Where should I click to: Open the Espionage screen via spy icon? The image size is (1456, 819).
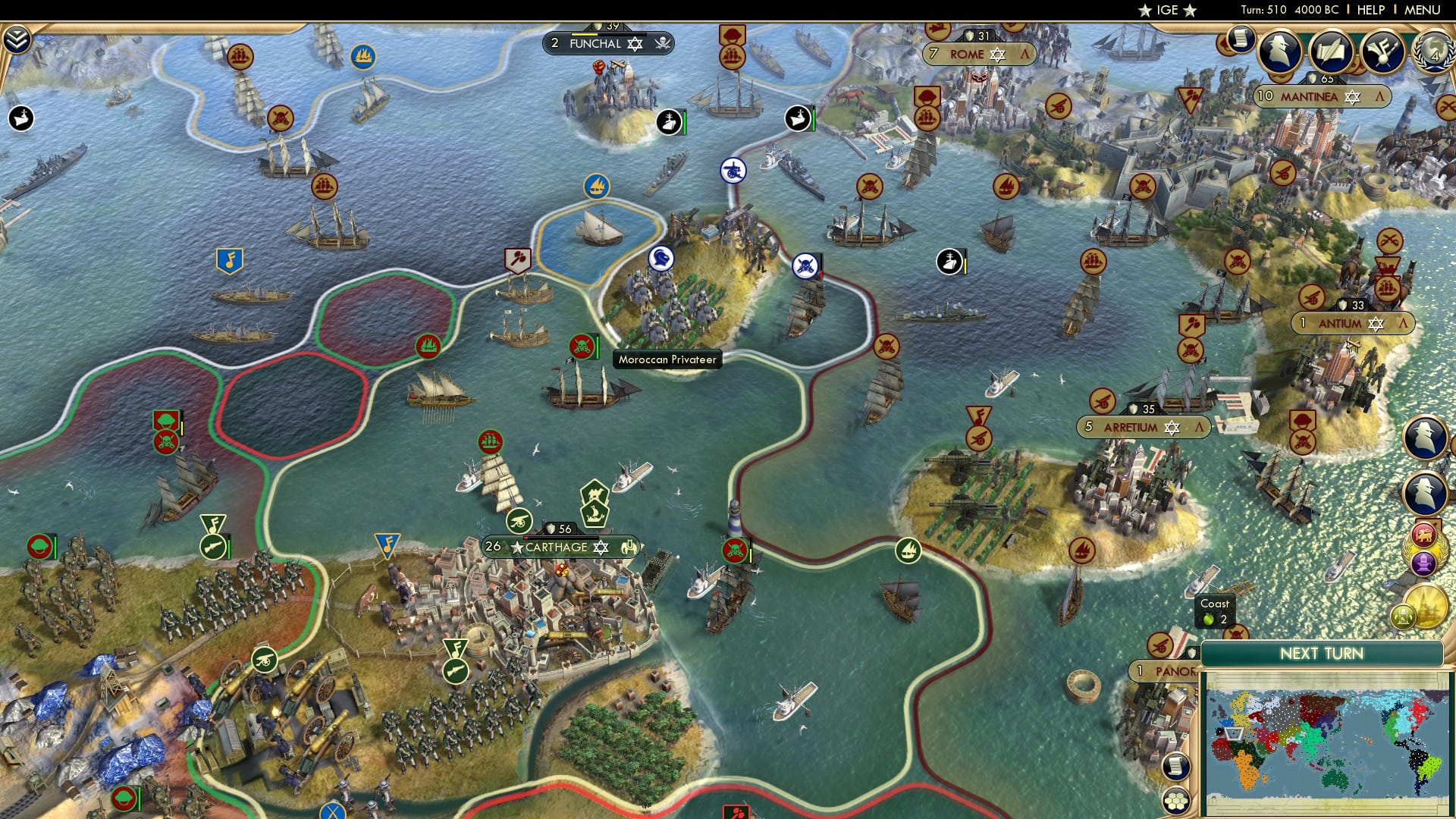pyautogui.click(x=1279, y=50)
